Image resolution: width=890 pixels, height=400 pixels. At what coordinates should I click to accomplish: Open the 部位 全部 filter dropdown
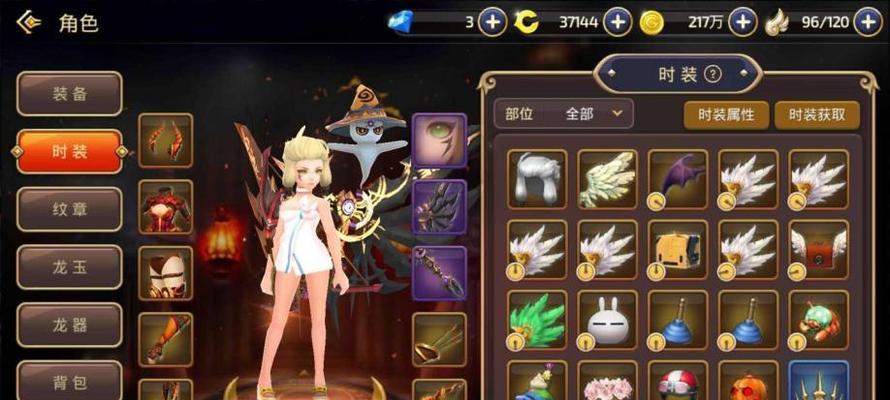pos(564,114)
